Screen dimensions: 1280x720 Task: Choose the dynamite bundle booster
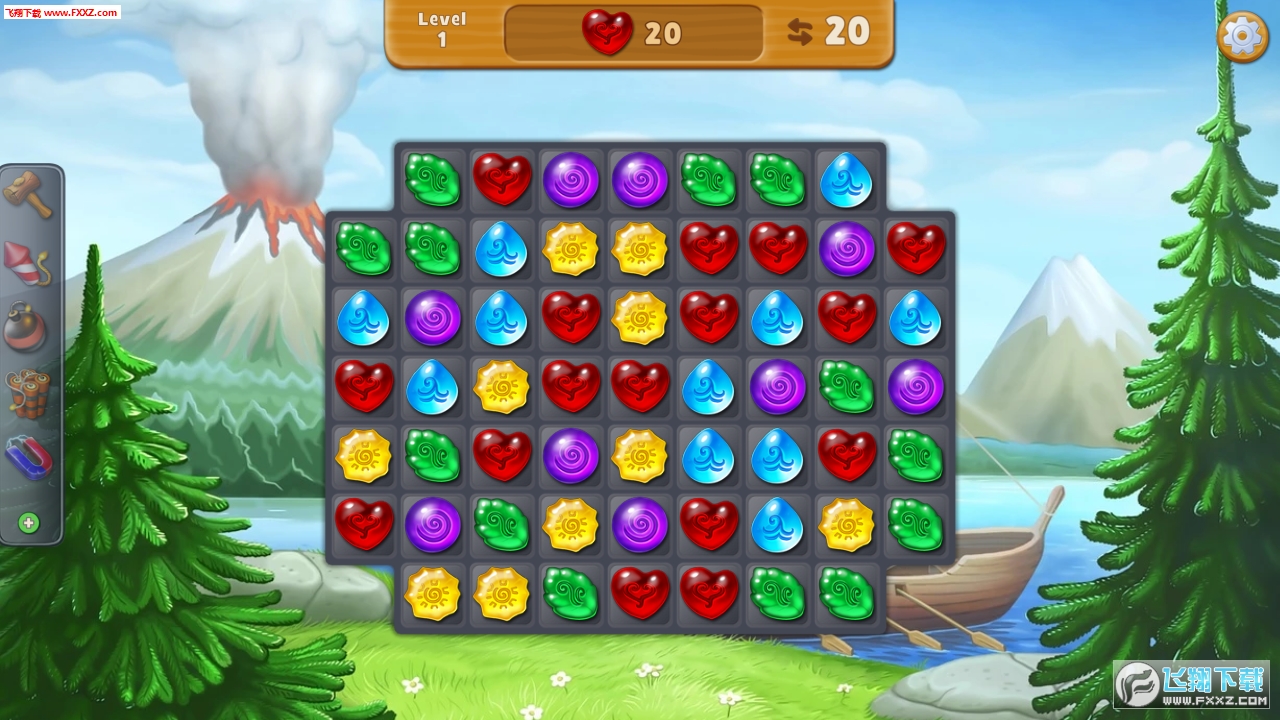[28, 393]
